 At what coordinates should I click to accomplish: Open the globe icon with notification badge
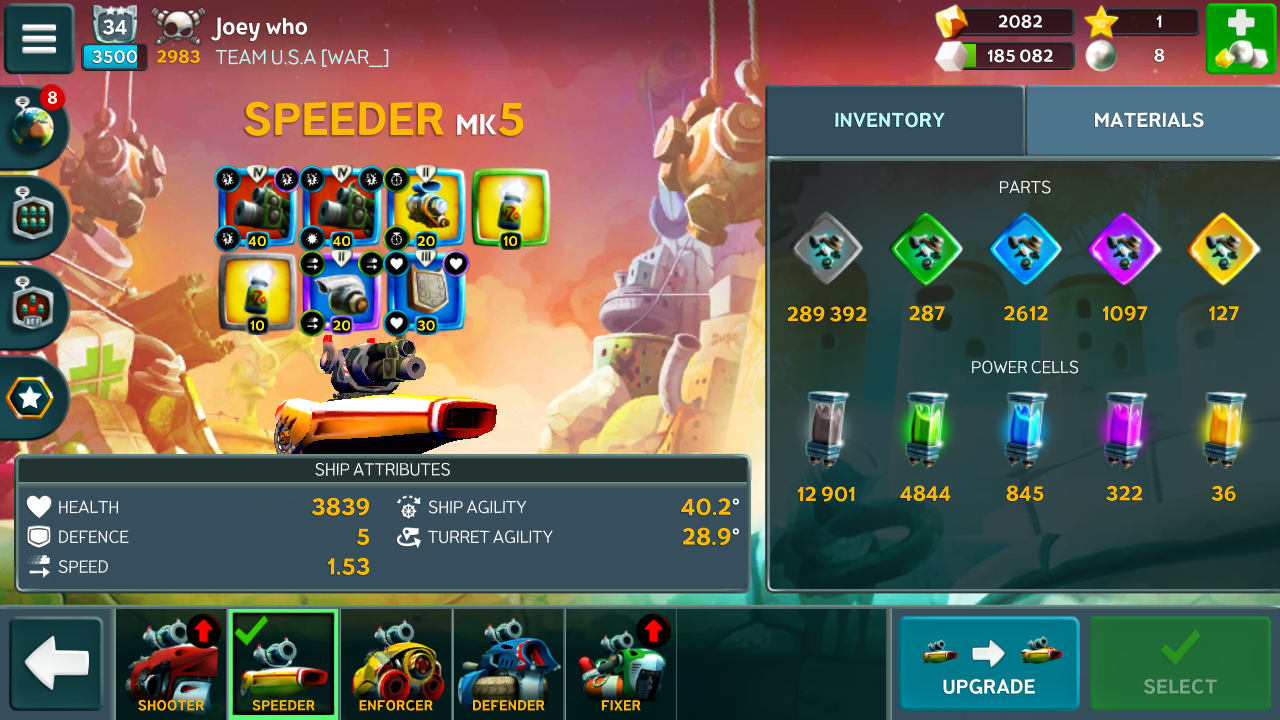point(33,126)
